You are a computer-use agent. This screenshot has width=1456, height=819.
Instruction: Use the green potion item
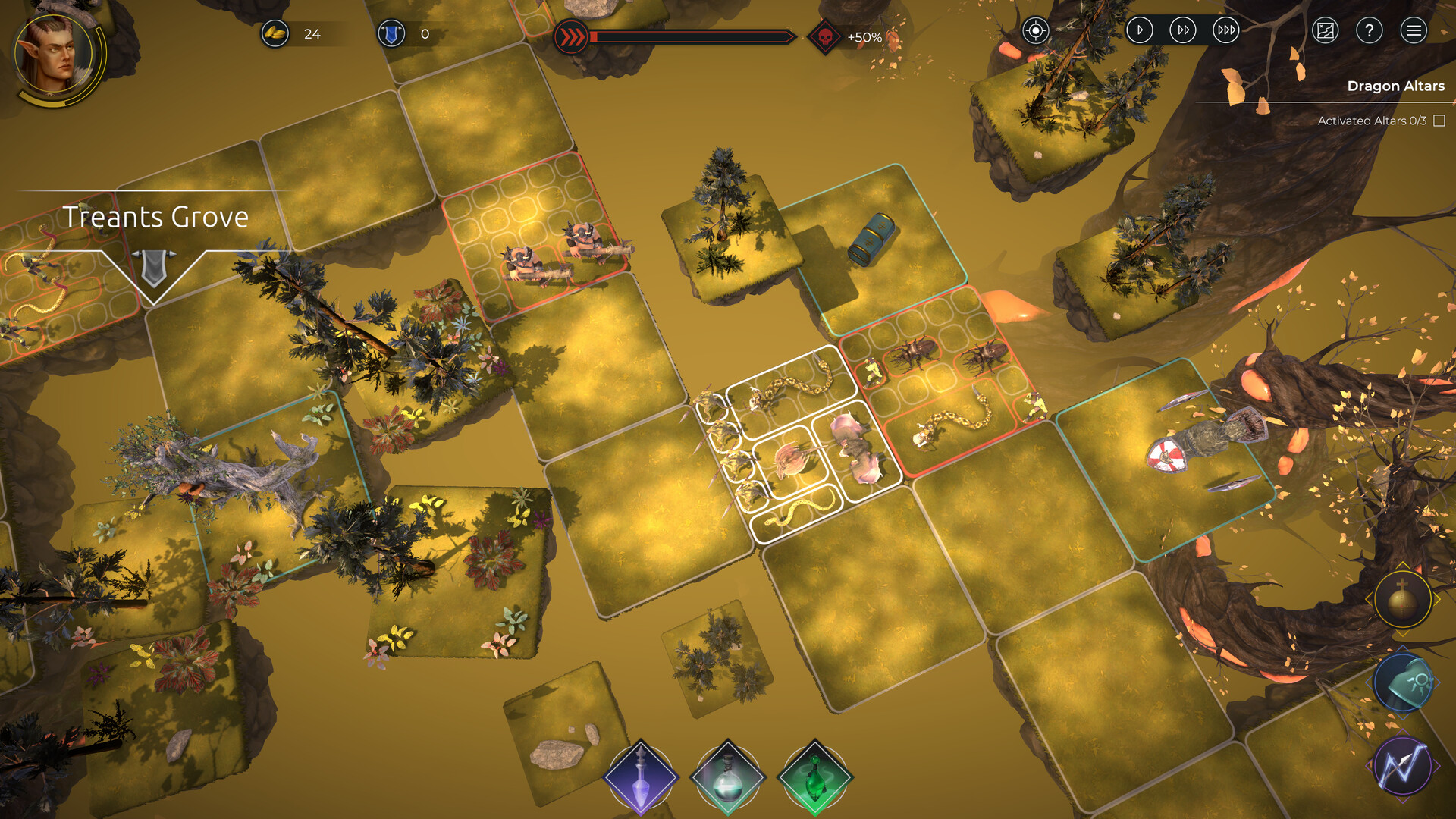click(x=812, y=779)
